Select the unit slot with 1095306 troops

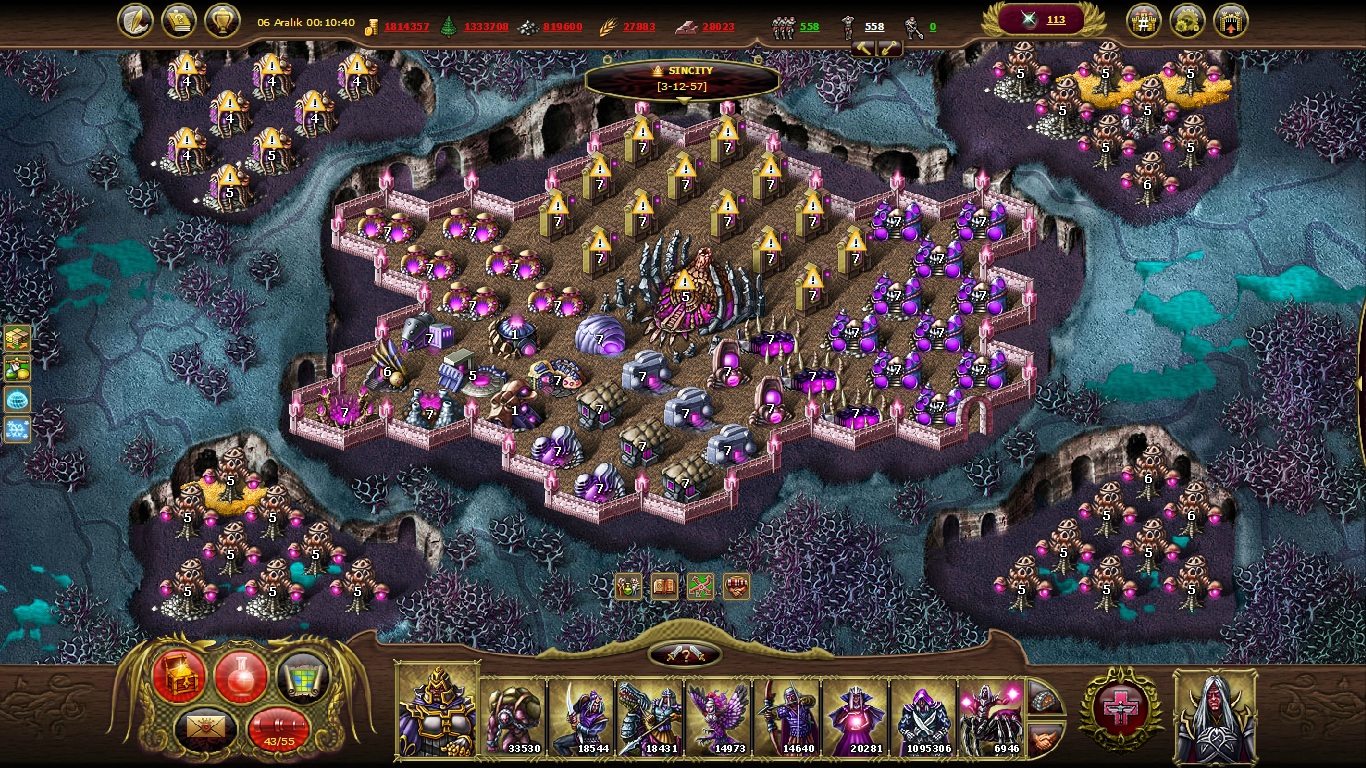pos(923,718)
